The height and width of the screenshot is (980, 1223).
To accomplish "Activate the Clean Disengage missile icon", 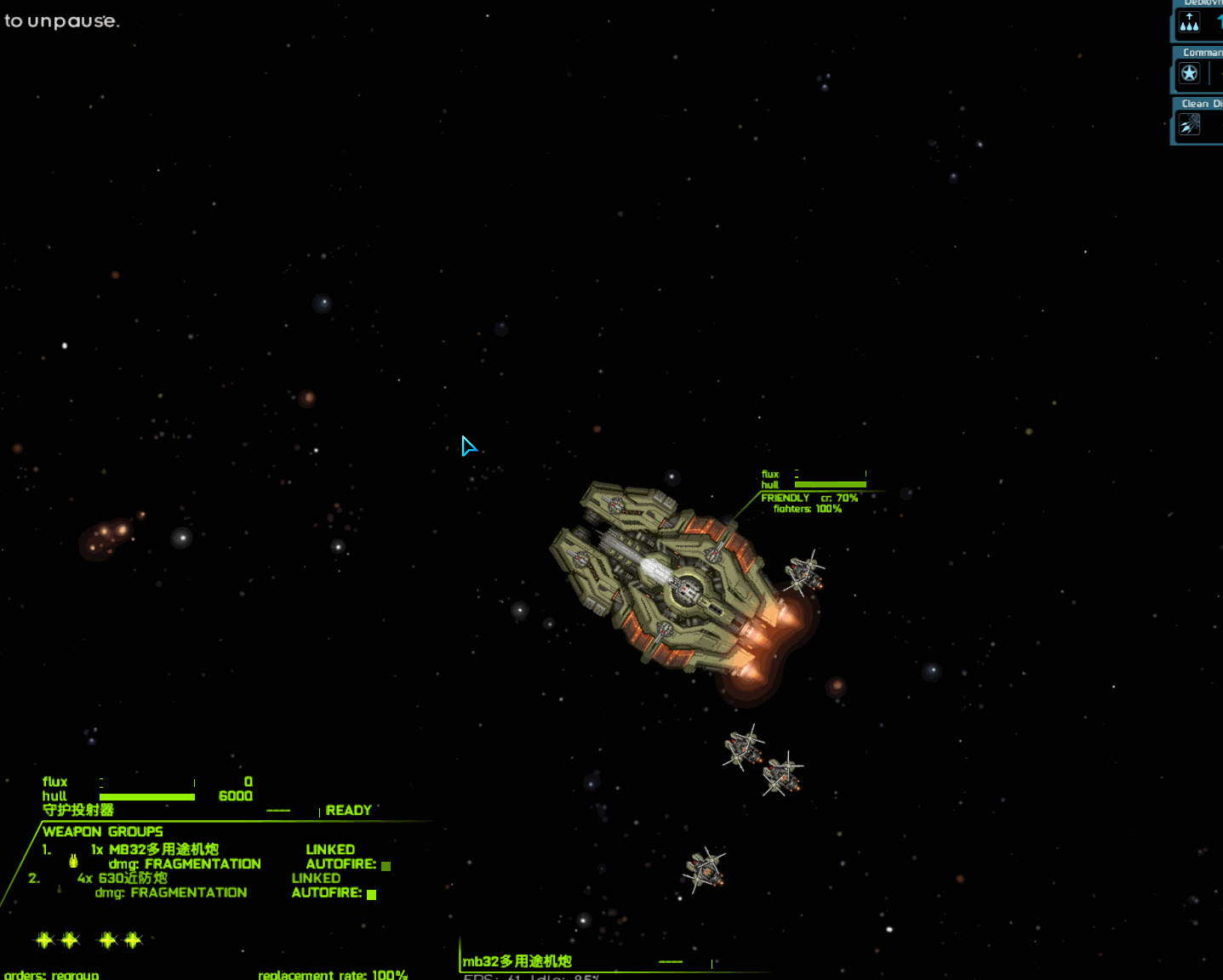I will coord(1189,125).
